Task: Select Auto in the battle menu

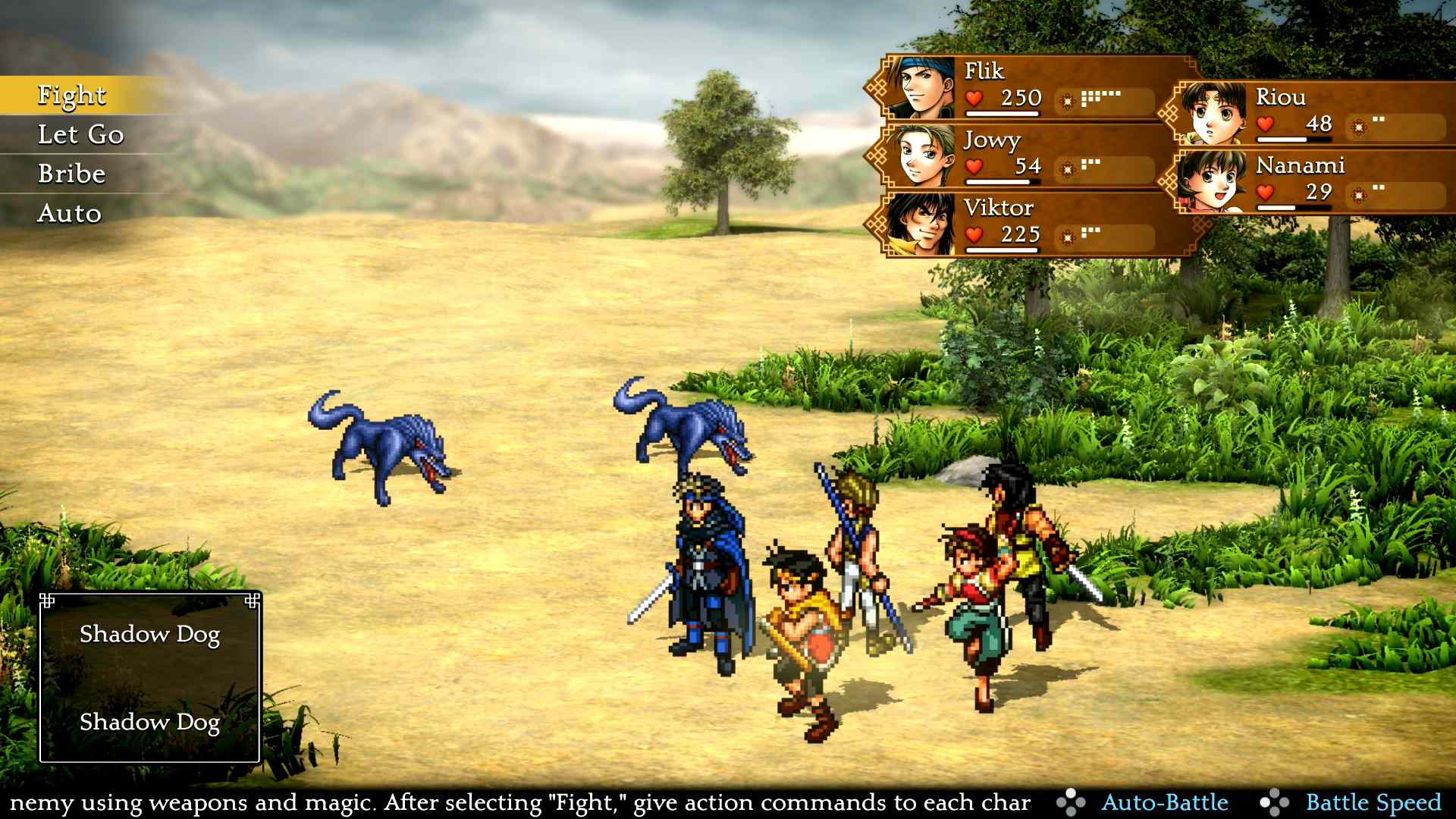Action: point(69,214)
